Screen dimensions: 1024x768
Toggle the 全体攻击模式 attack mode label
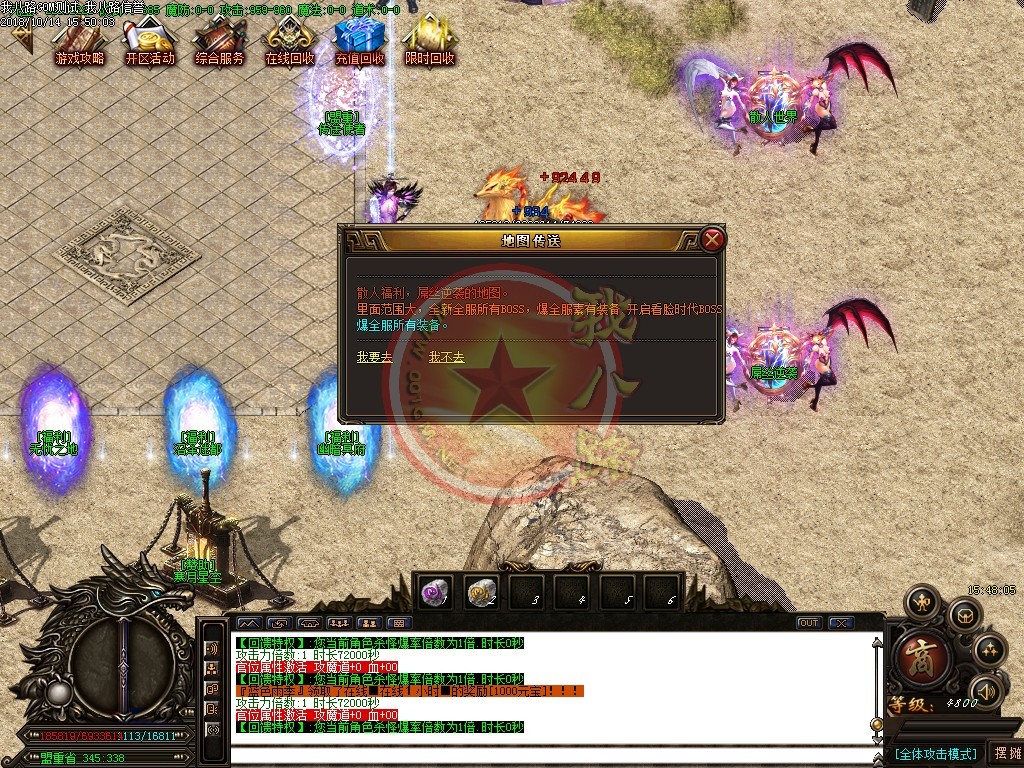pyautogui.click(x=935, y=753)
